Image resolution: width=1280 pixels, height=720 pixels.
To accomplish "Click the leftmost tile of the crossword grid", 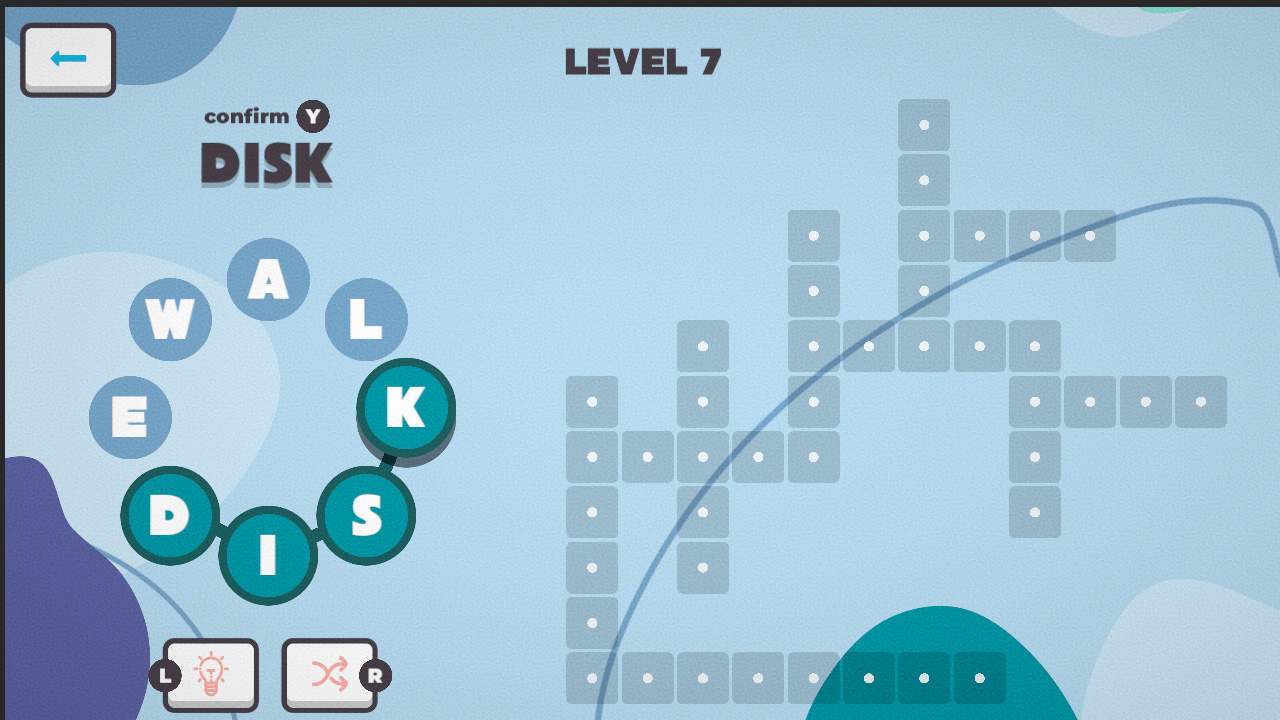I will tap(592, 401).
